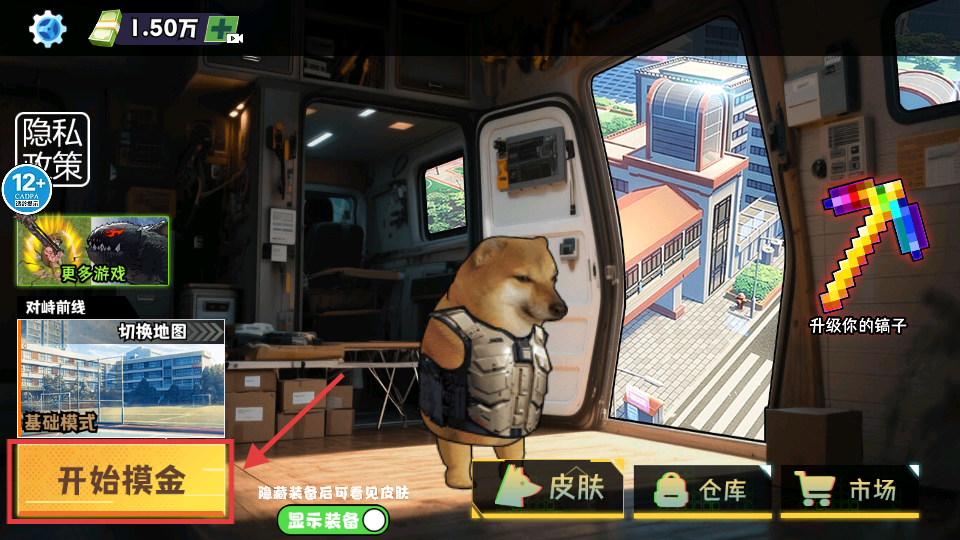960x540 pixels.
Task: Upgrade your pickaxe via the rainbow pickaxe
Action: pyautogui.click(x=857, y=255)
